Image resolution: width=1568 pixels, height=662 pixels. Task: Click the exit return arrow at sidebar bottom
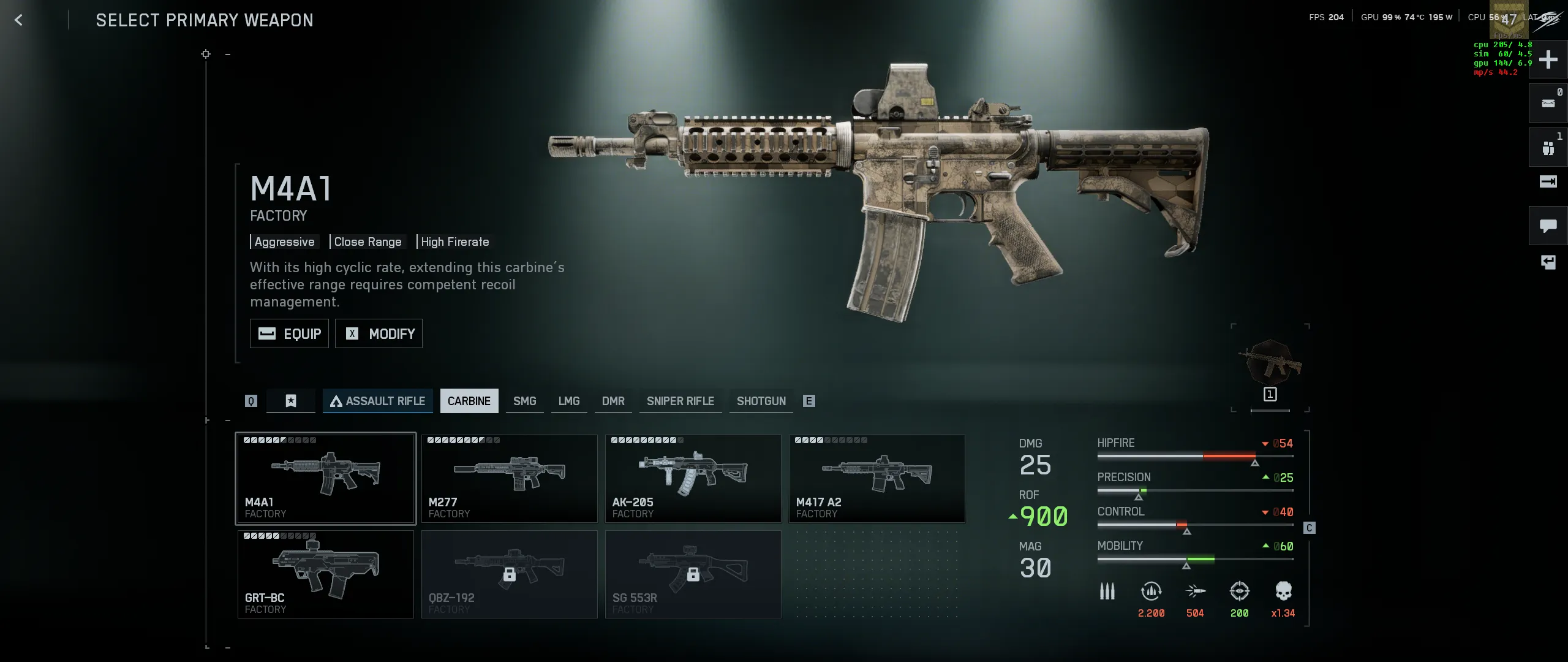pyautogui.click(x=1548, y=262)
